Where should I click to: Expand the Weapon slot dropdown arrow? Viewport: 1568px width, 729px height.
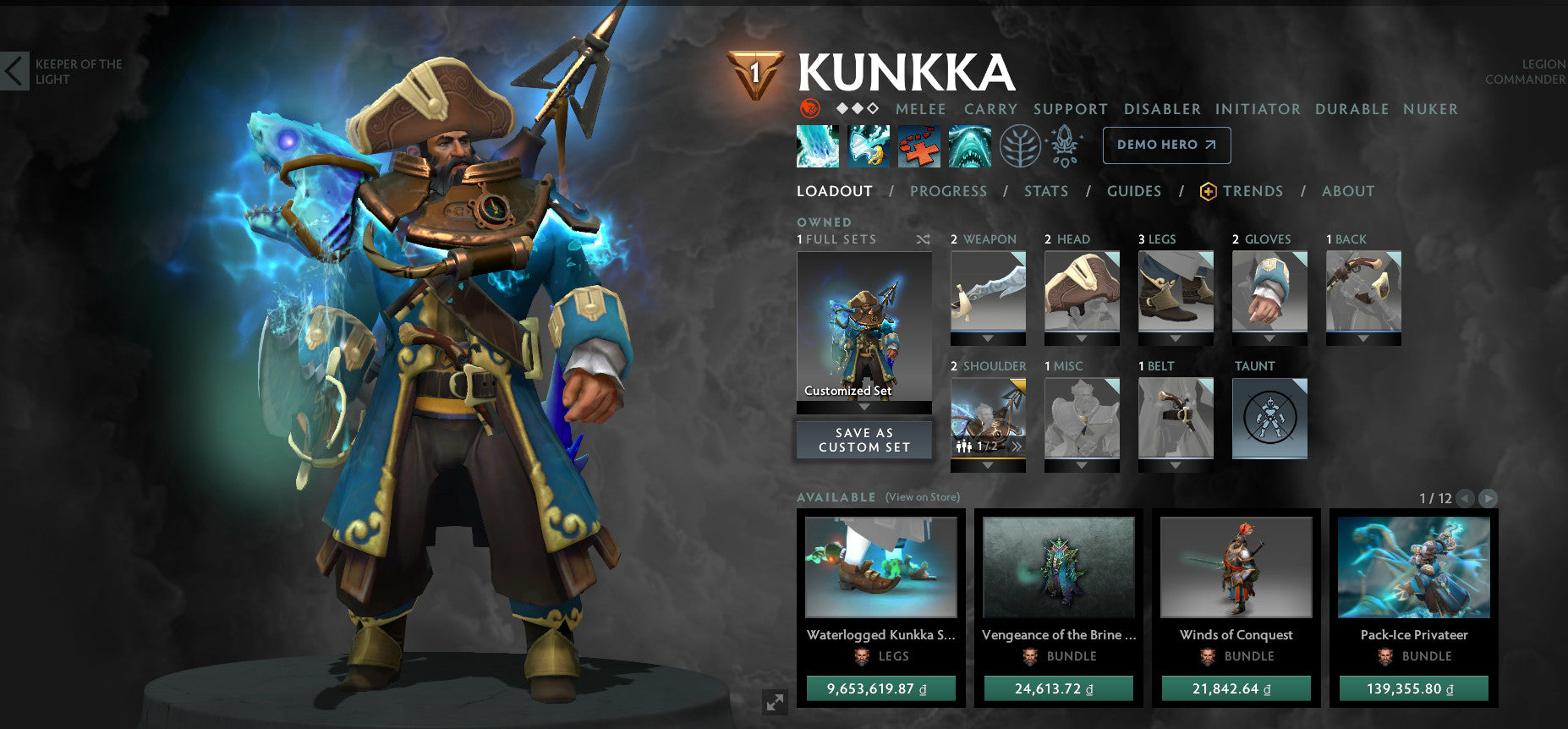pos(988,339)
